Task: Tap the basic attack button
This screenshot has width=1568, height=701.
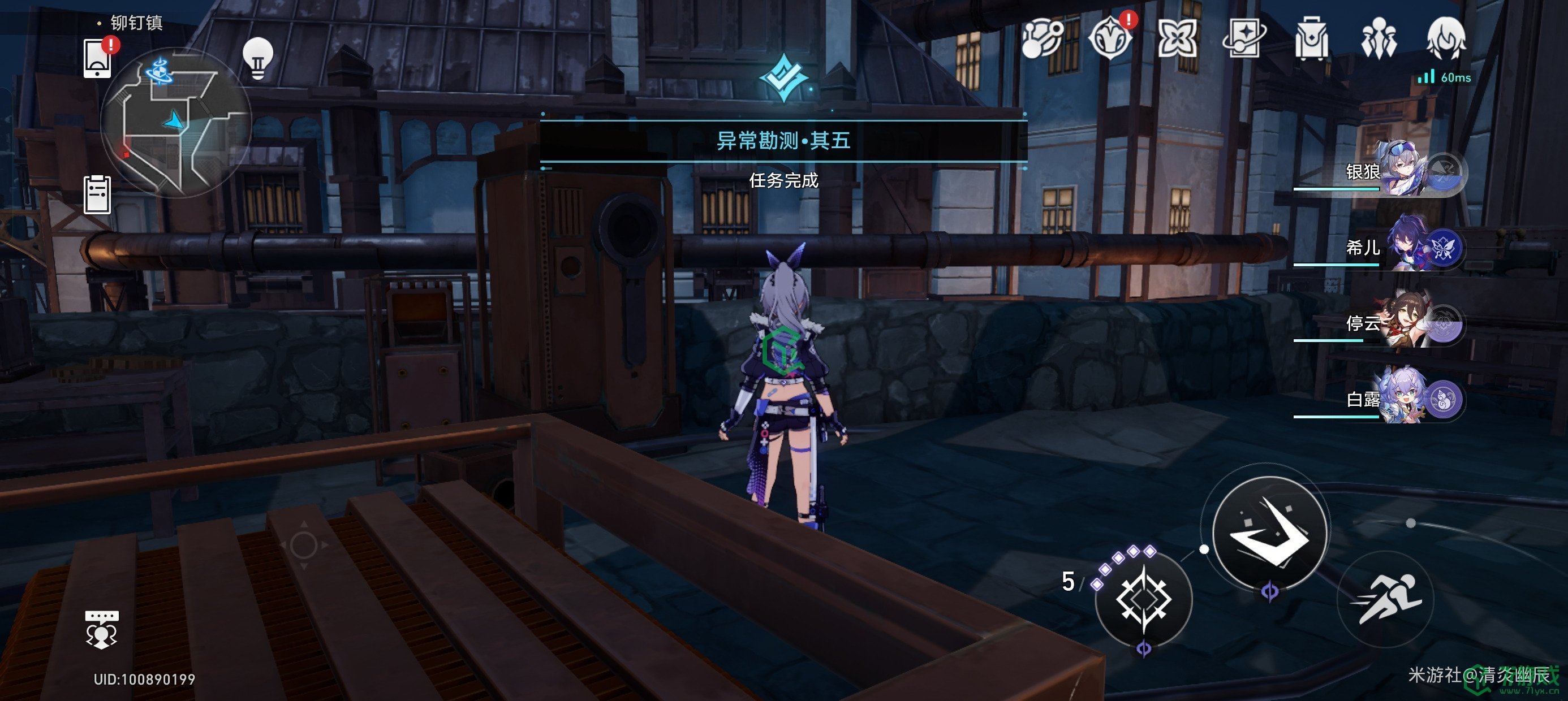Action: coord(1269,533)
